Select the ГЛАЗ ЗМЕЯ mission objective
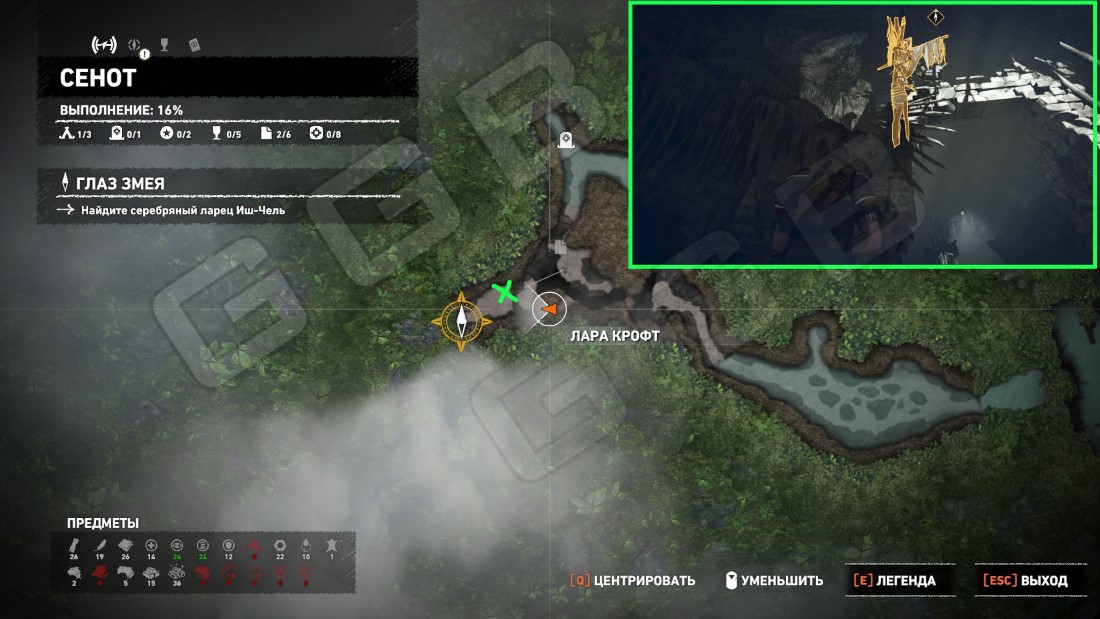The width and height of the screenshot is (1100, 619). [x=120, y=183]
